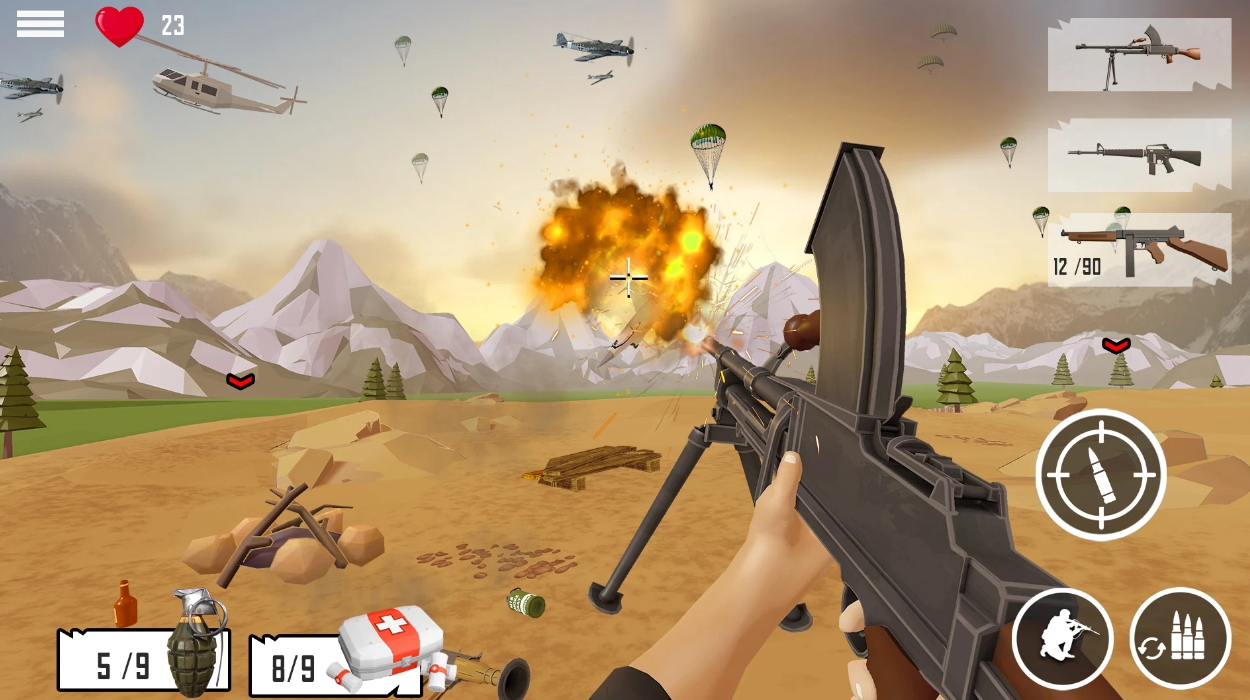The height and width of the screenshot is (700, 1250).
Task: Toggle the crouching soldier stance button
Action: tap(1062, 638)
